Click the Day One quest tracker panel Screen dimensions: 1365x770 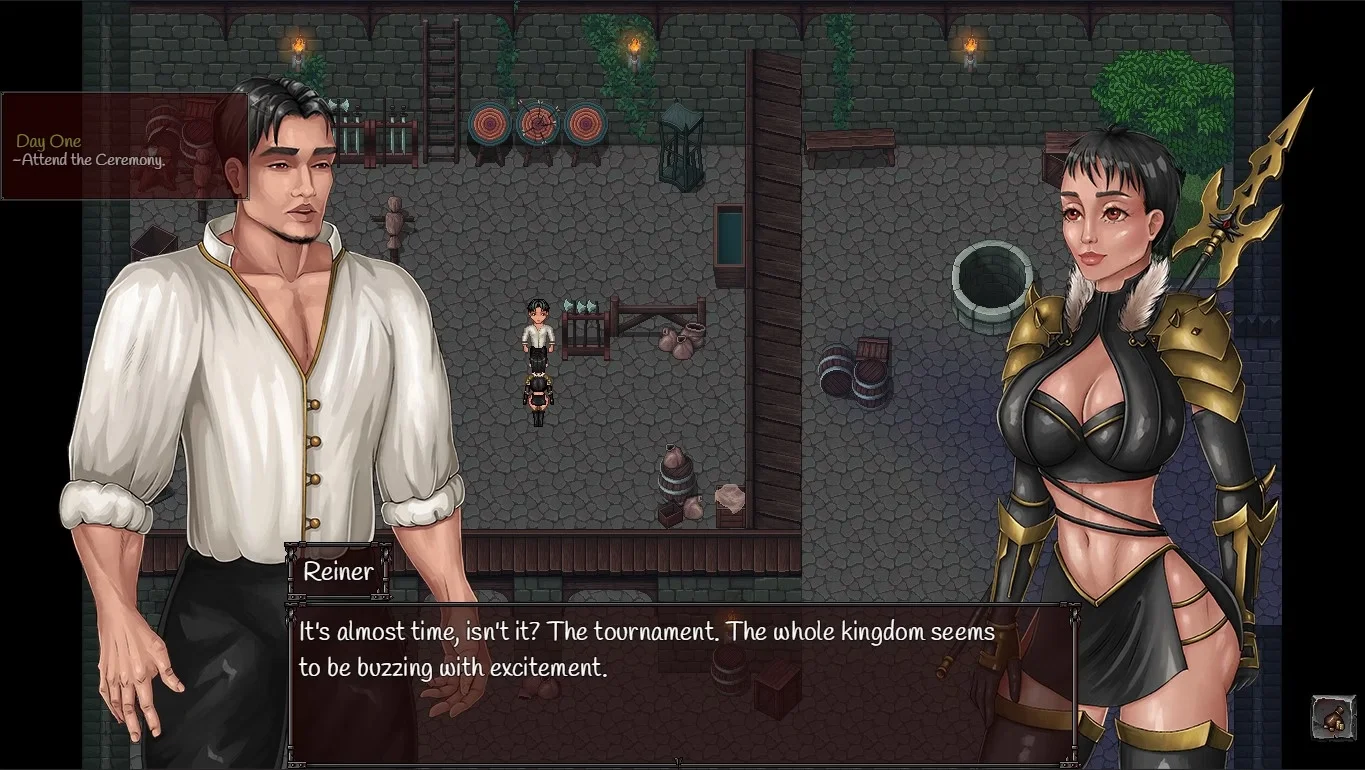[x=124, y=147]
